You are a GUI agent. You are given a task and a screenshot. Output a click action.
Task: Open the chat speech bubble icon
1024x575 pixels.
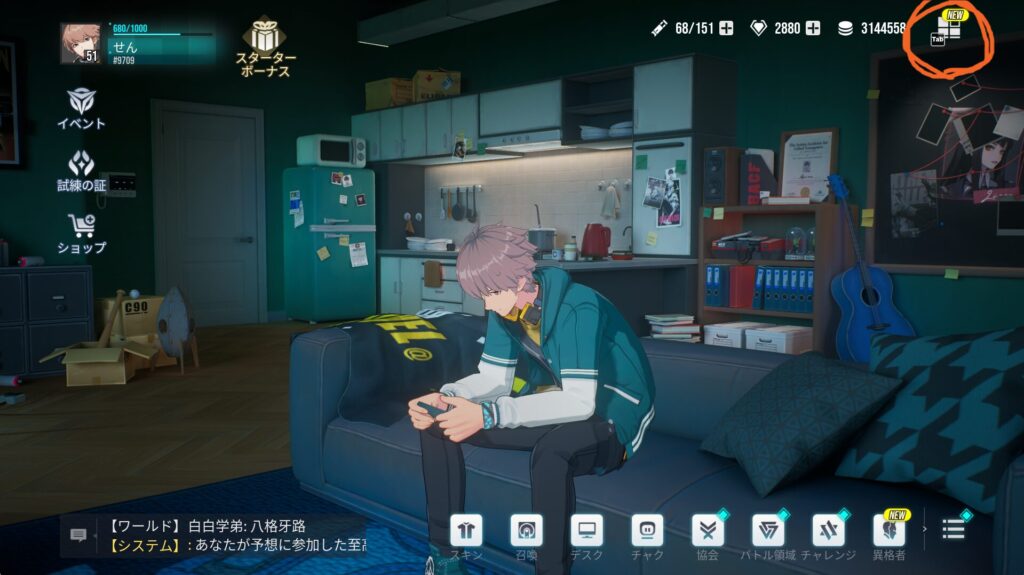pyautogui.click(x=78, y=535)
